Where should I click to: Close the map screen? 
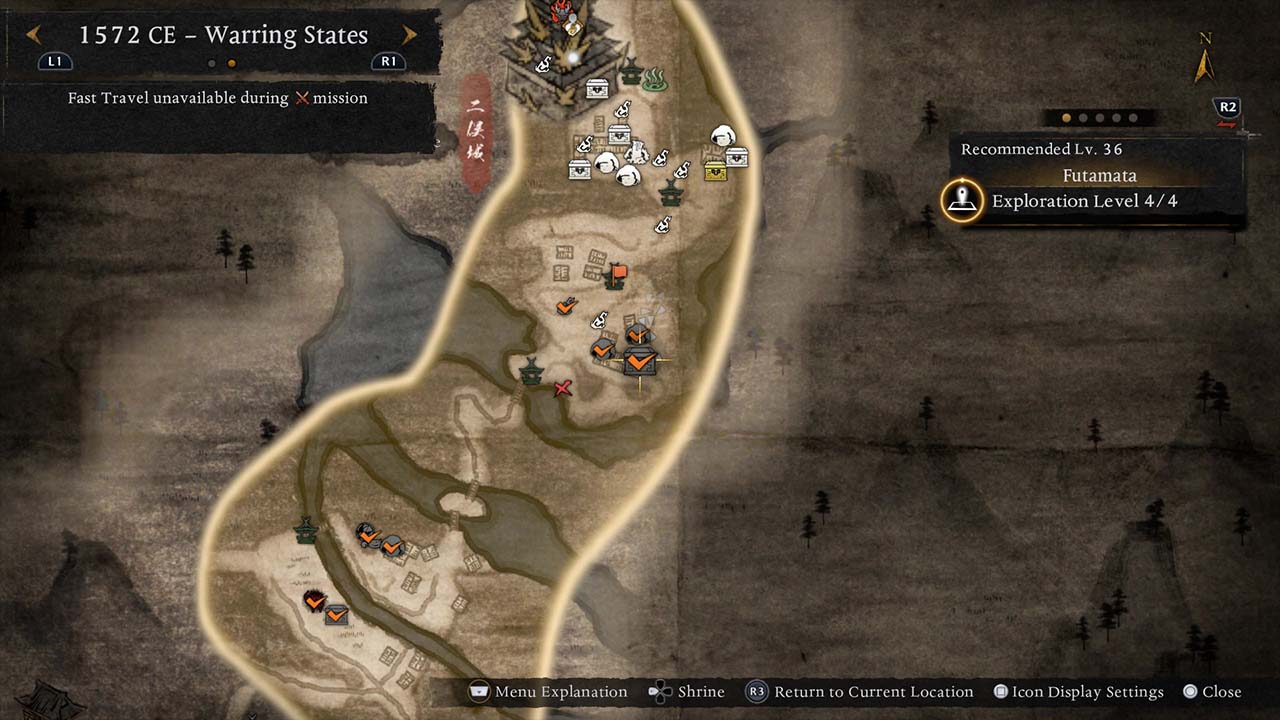click(1212, 692)
